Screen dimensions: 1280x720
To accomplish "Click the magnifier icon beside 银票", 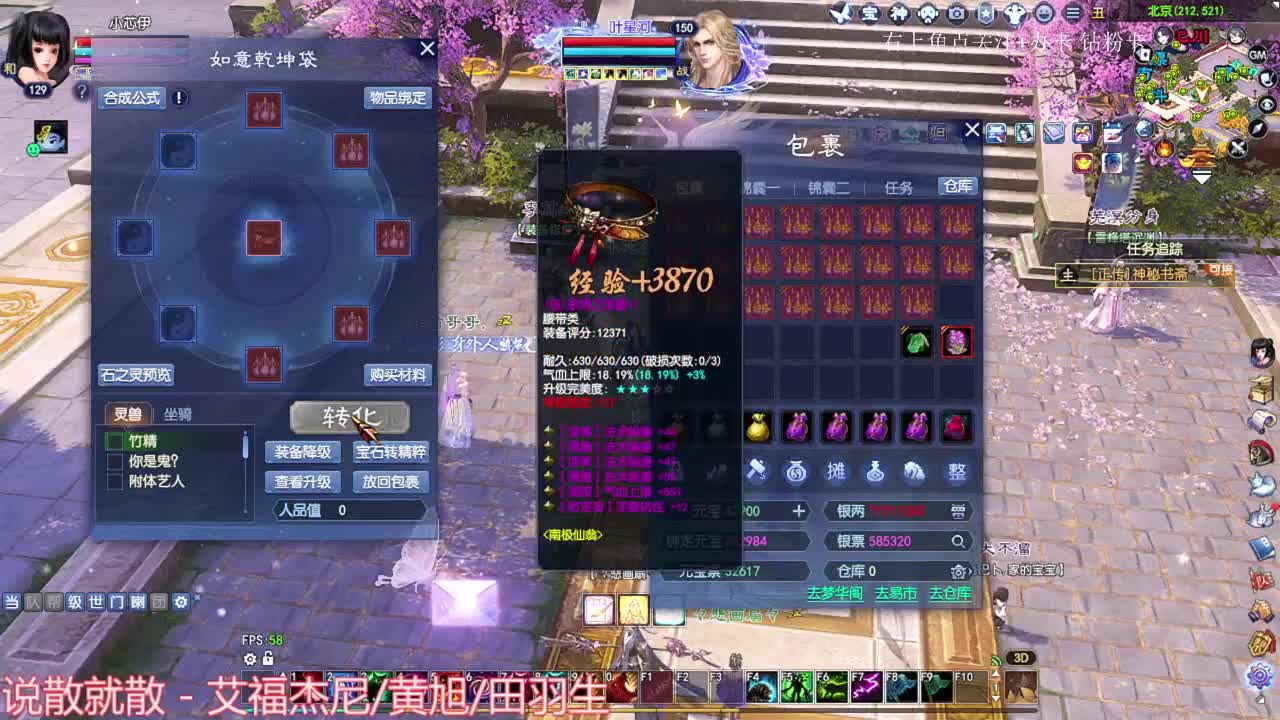I will 957,541.
